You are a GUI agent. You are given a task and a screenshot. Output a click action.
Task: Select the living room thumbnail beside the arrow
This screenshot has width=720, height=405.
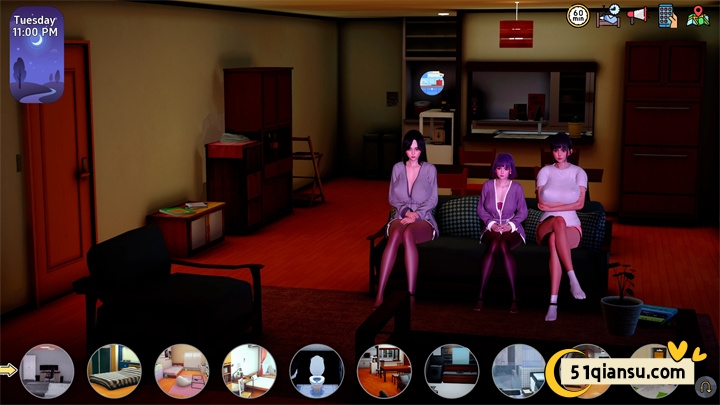(x=47, y=371)
